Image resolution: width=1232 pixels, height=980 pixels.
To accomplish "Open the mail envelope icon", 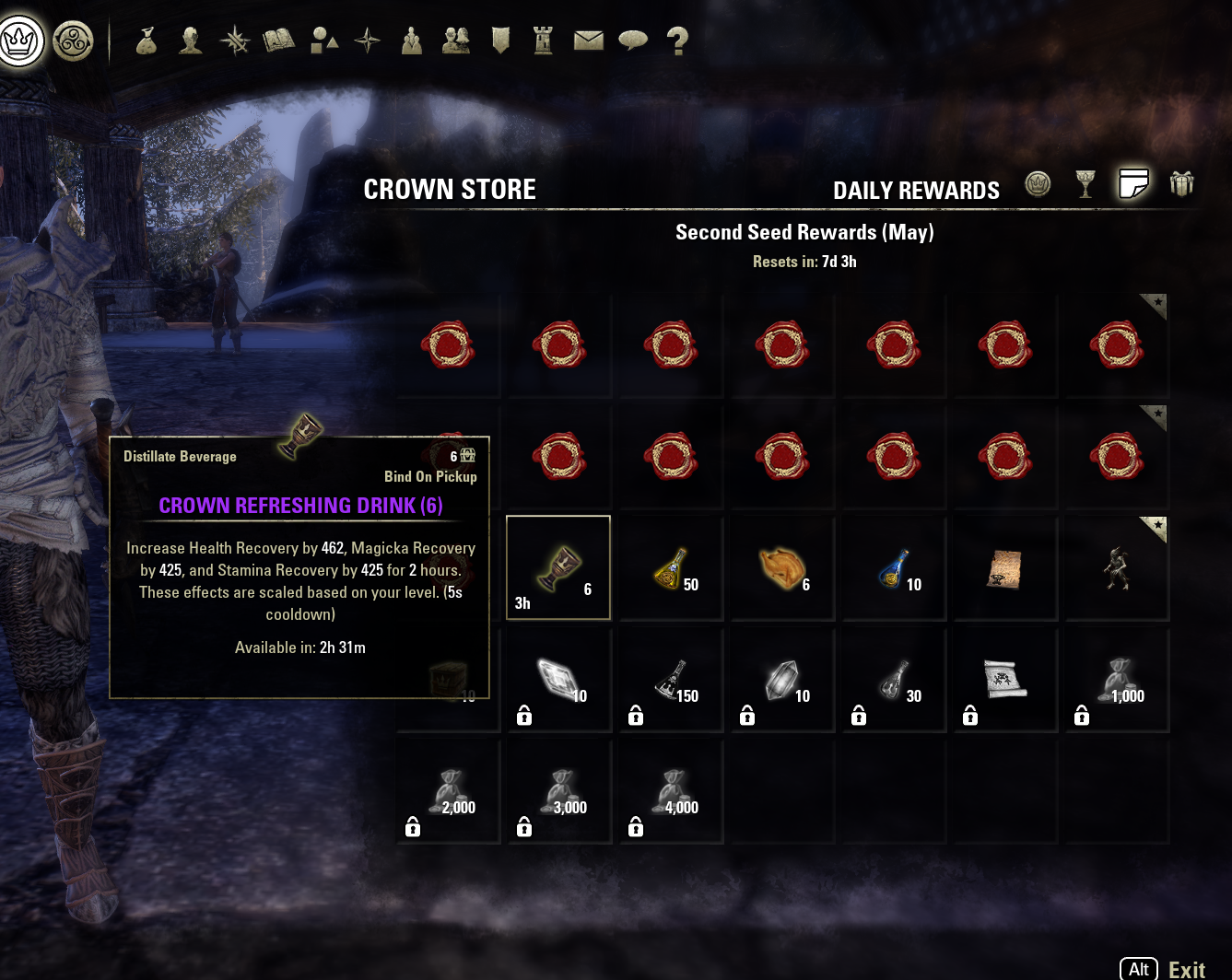I will 588,41.
